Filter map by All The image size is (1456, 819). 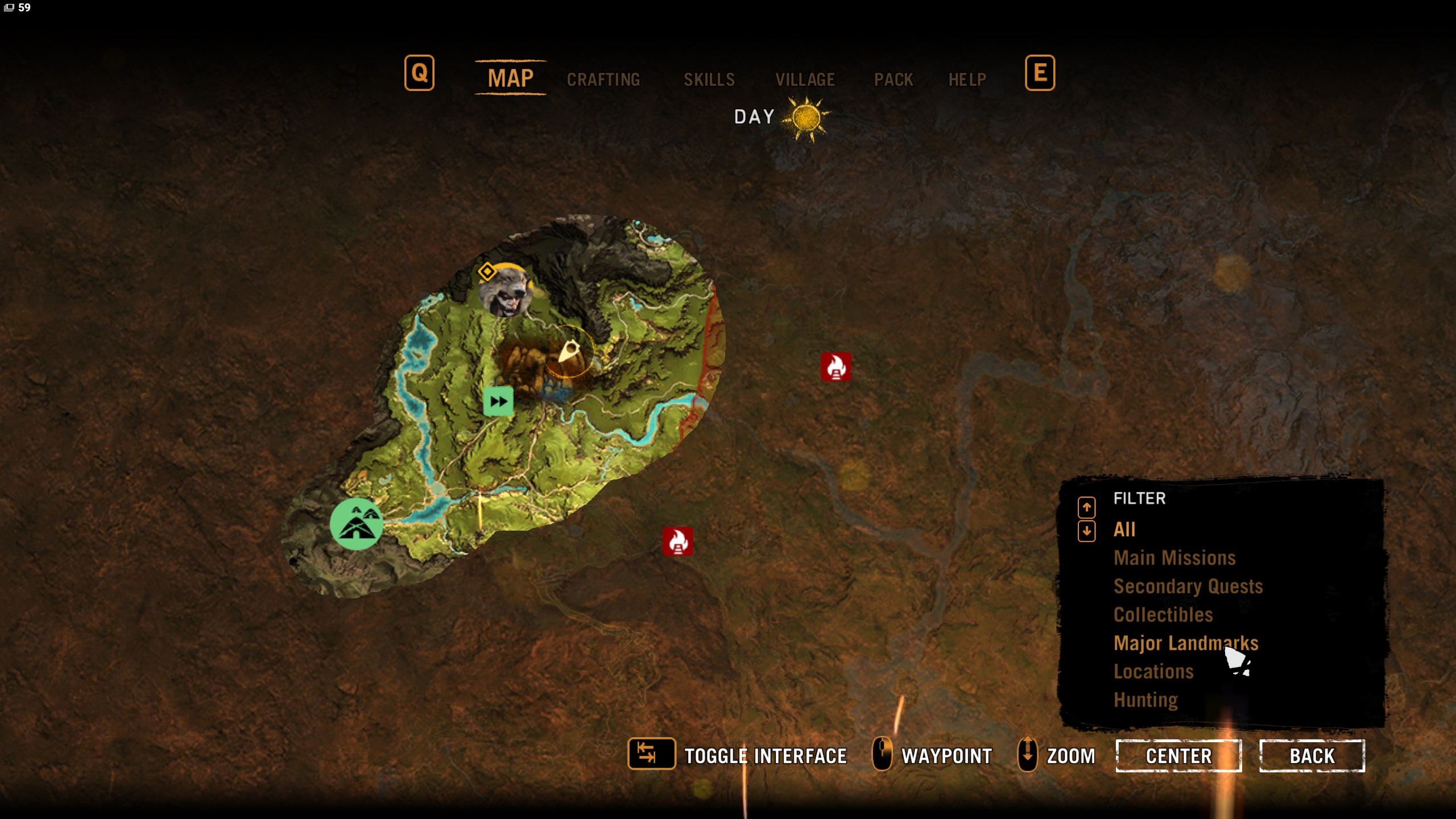pyautogui.click(x=1124, y=530)
